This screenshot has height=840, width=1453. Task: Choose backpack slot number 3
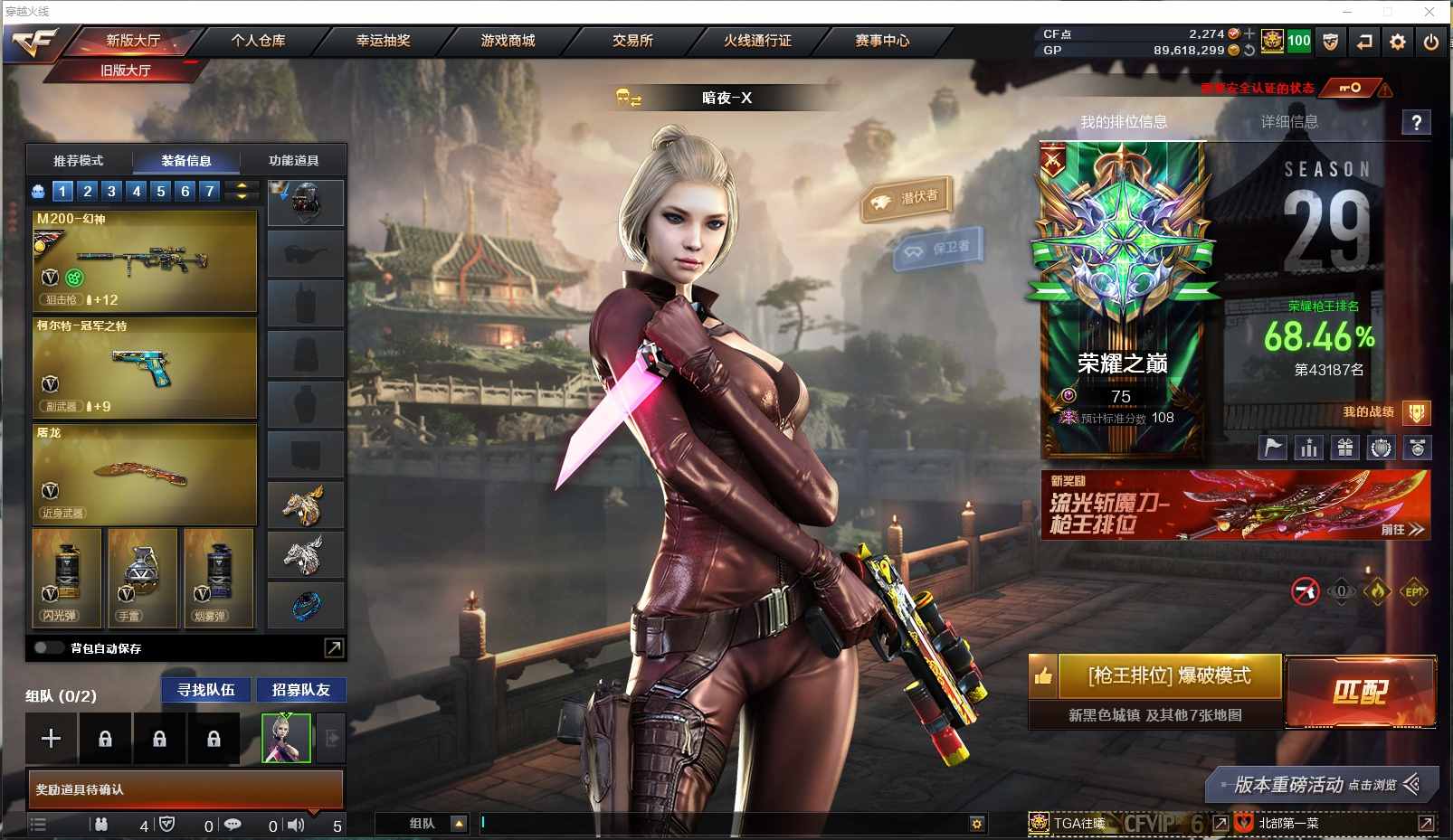(x=111, y=191)
